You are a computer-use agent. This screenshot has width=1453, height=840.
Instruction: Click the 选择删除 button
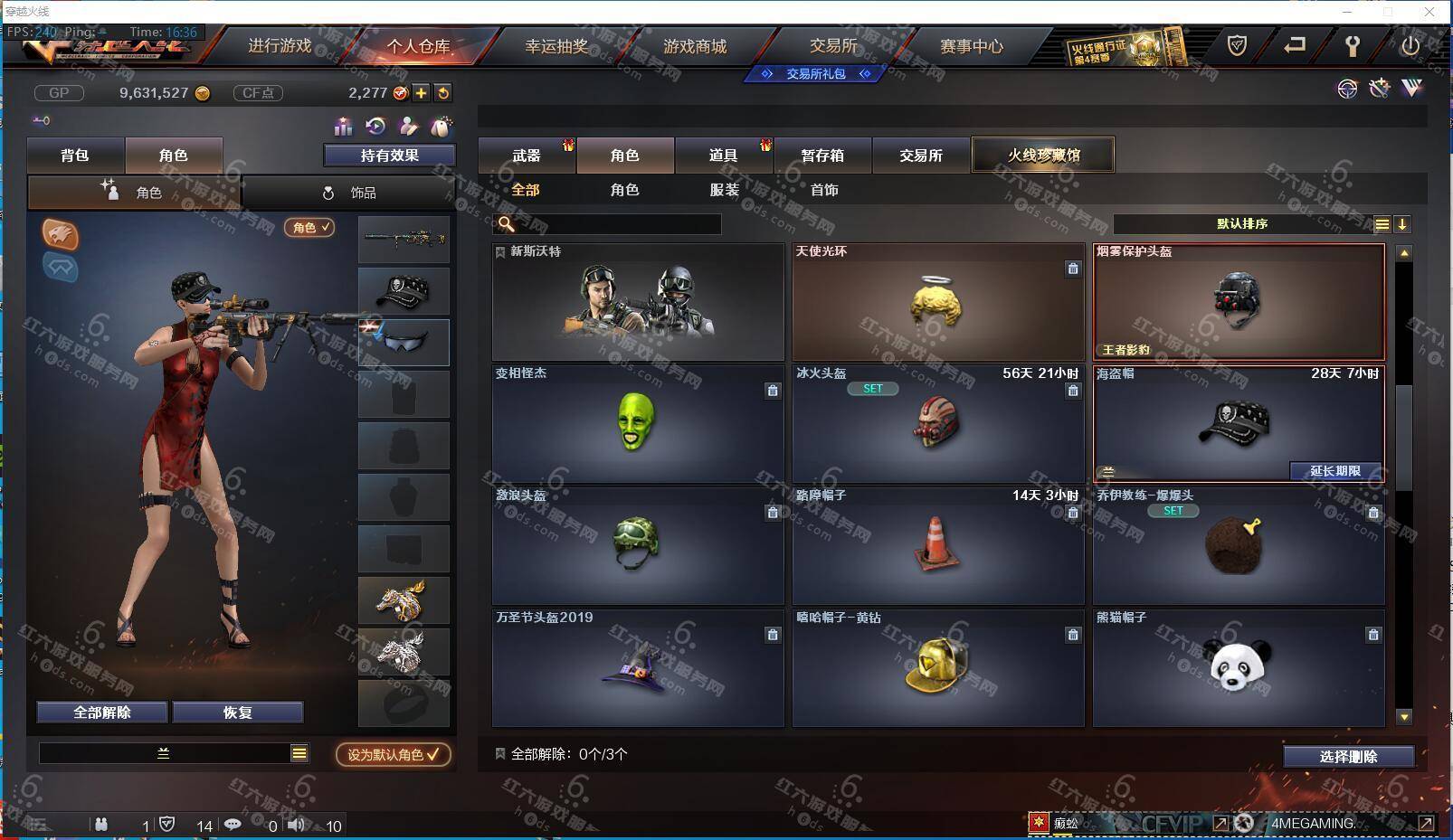pos(1348,757)
